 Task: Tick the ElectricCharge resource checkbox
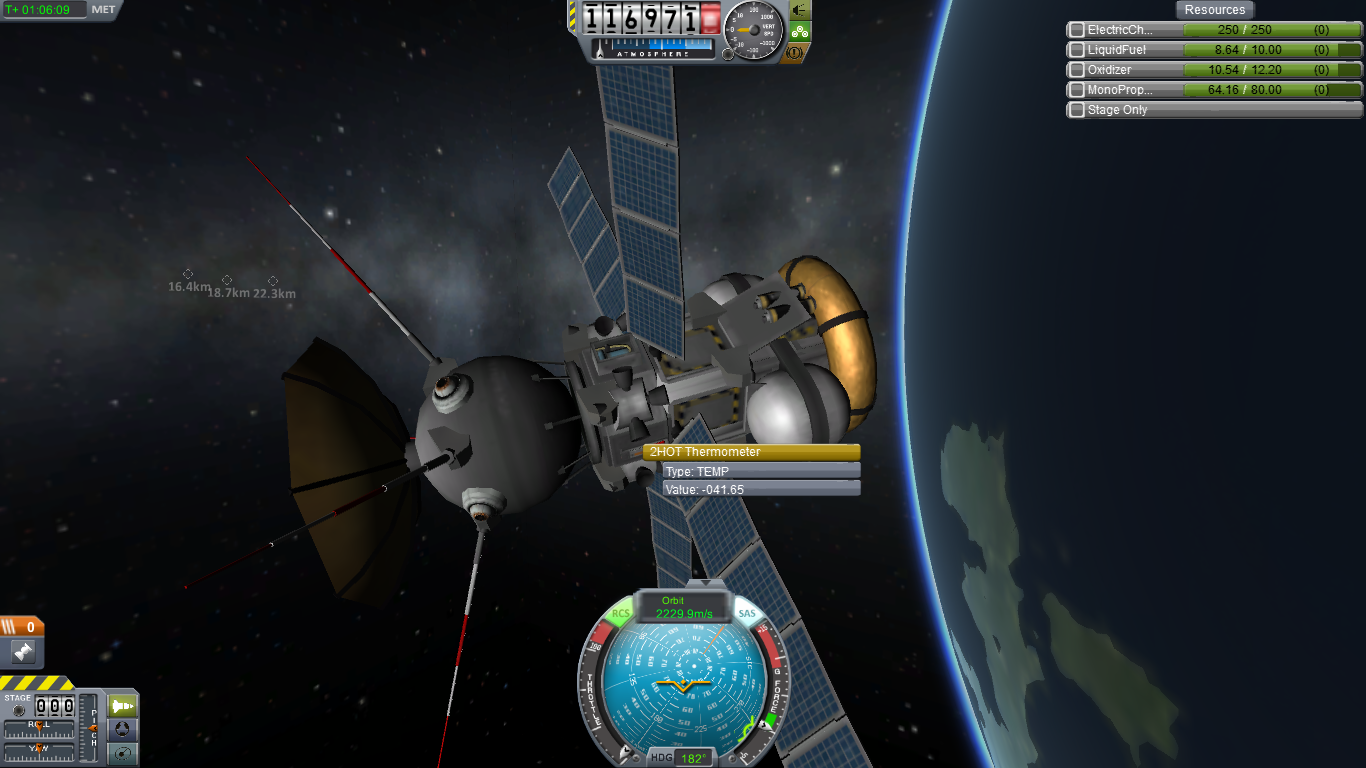point(1077,30)
